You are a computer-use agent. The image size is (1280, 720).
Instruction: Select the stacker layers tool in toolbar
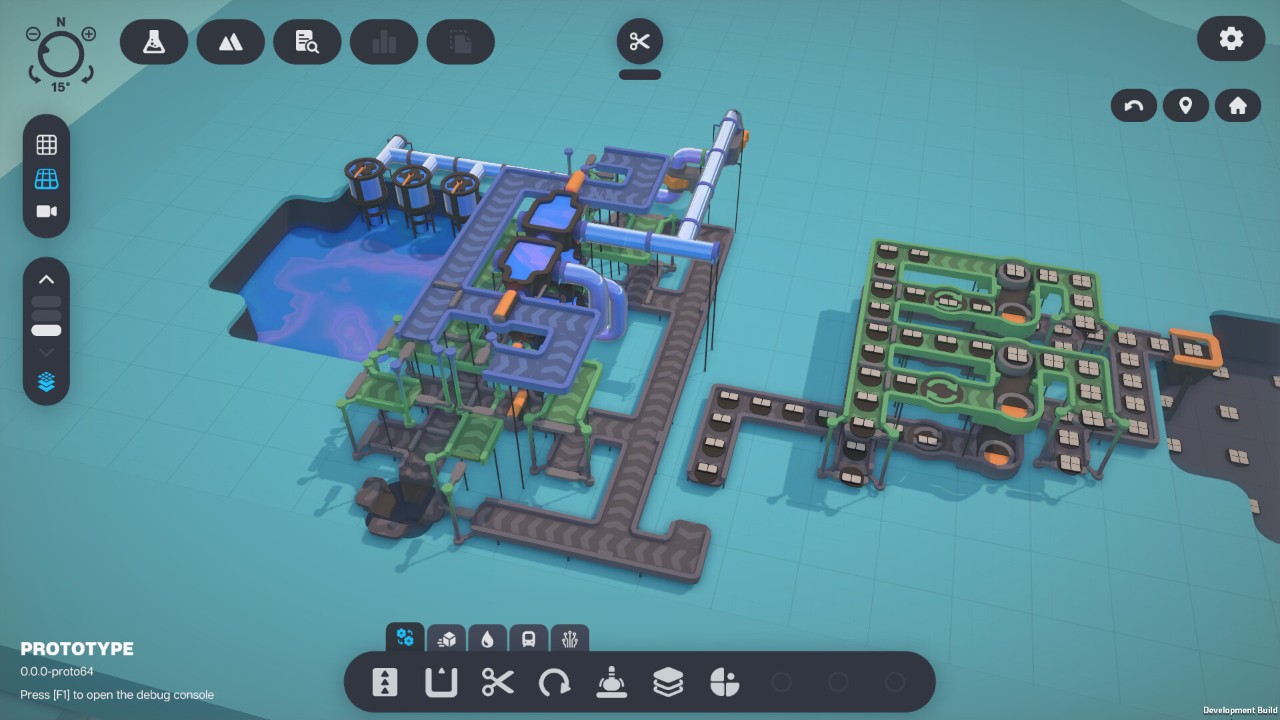pyautogui.click(x=668, y=683)
